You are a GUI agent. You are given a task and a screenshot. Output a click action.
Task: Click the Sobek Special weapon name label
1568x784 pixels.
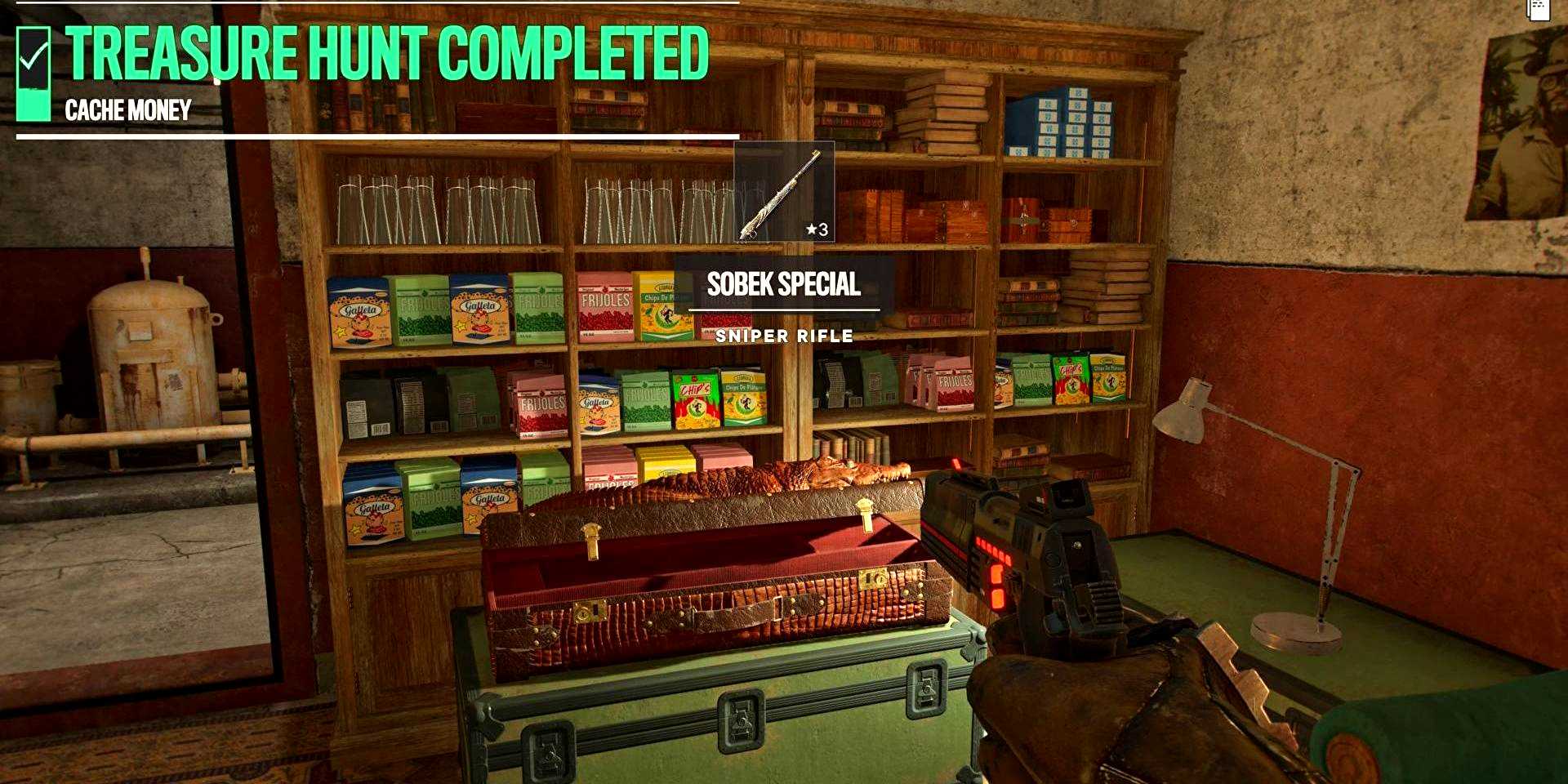coord(783,284)
